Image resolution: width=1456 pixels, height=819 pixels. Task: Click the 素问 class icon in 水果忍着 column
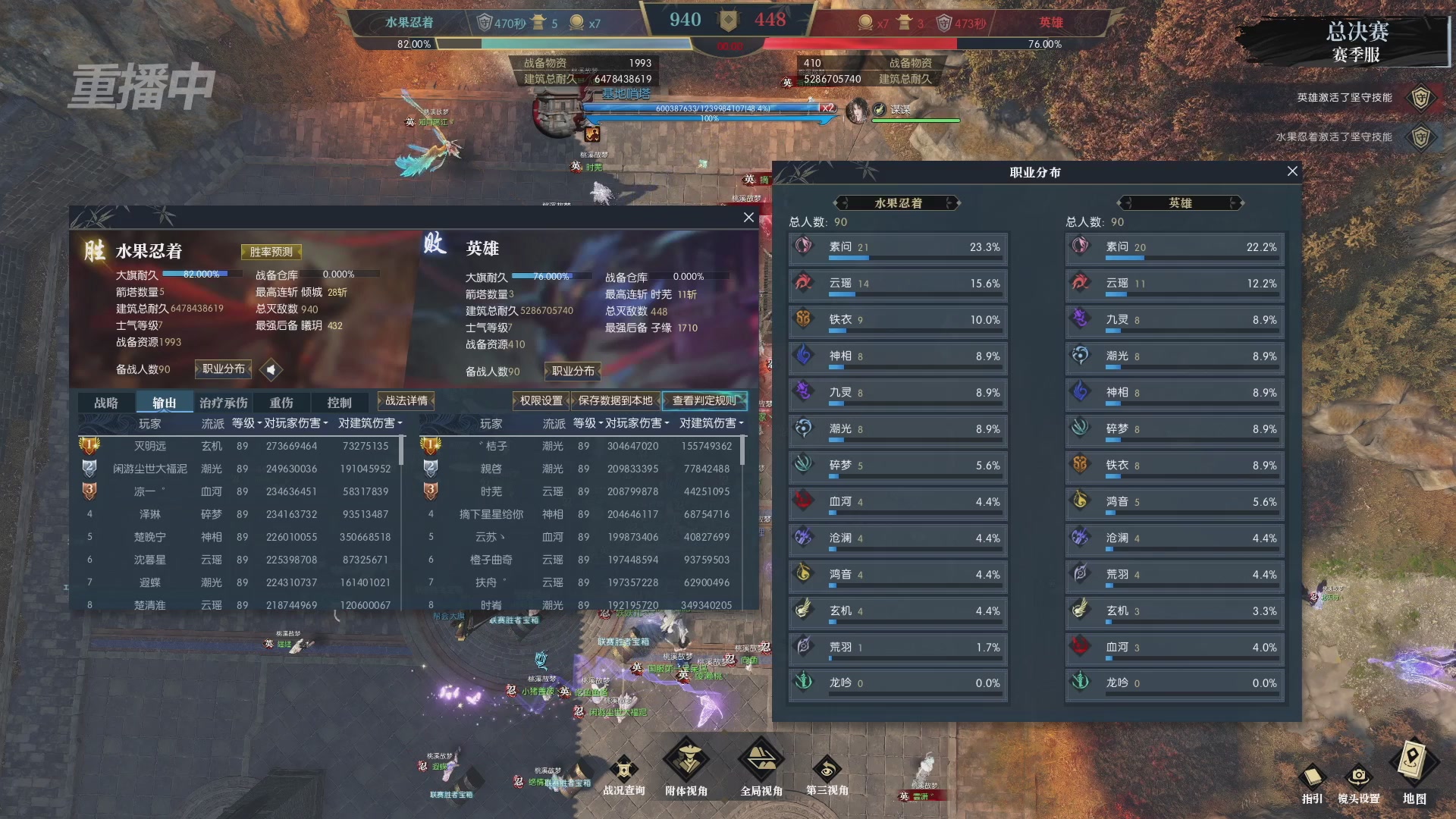pos(802,246)
